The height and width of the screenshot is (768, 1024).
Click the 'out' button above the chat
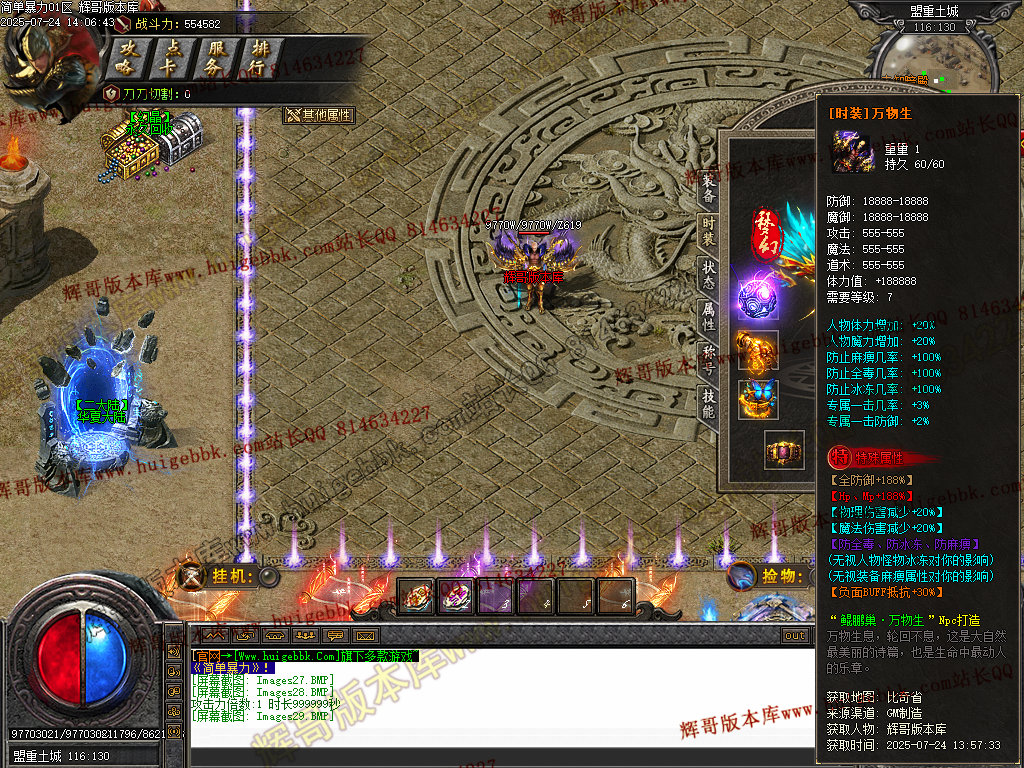coord(795,635)
